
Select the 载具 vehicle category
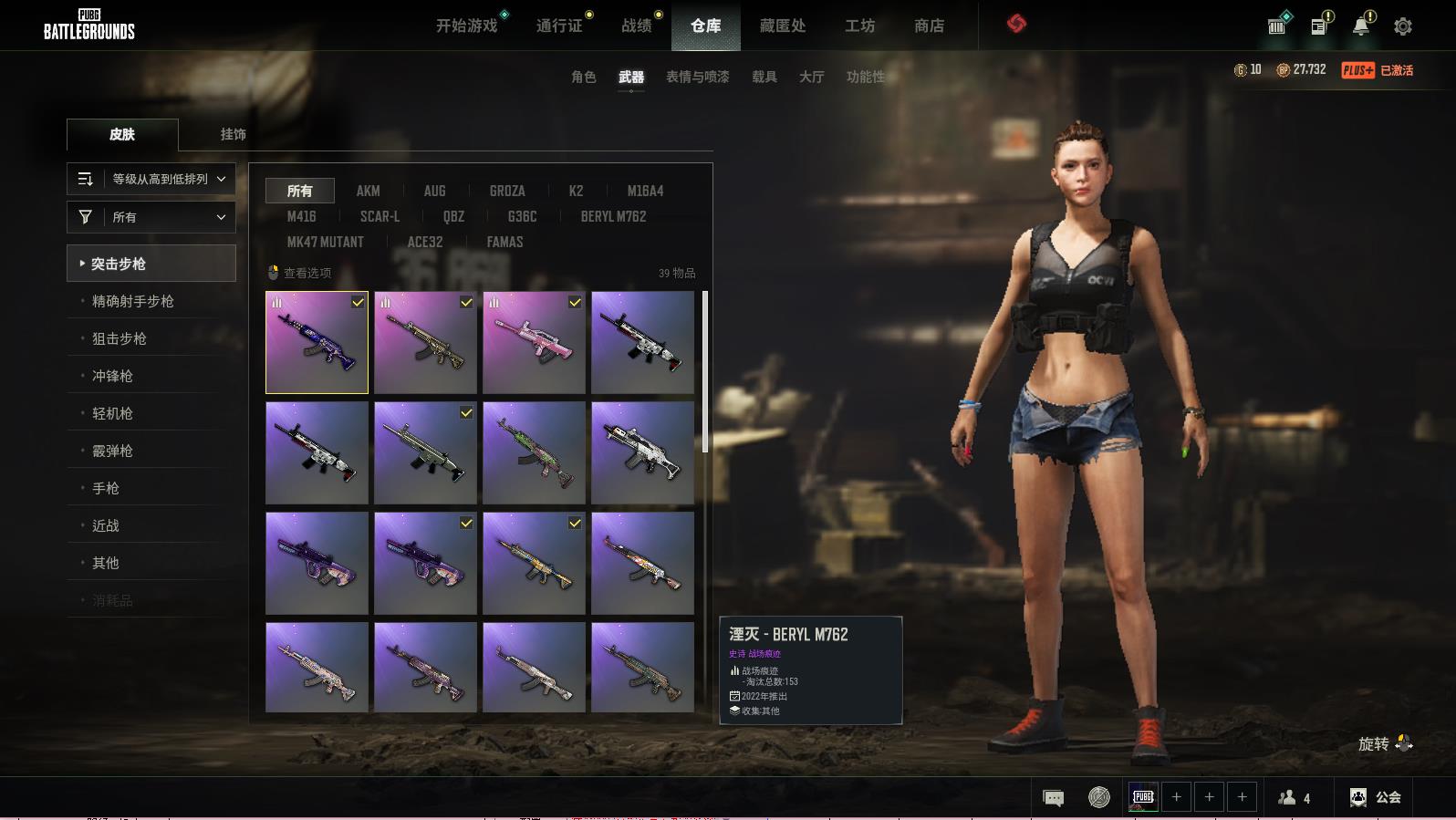[764, 77]
